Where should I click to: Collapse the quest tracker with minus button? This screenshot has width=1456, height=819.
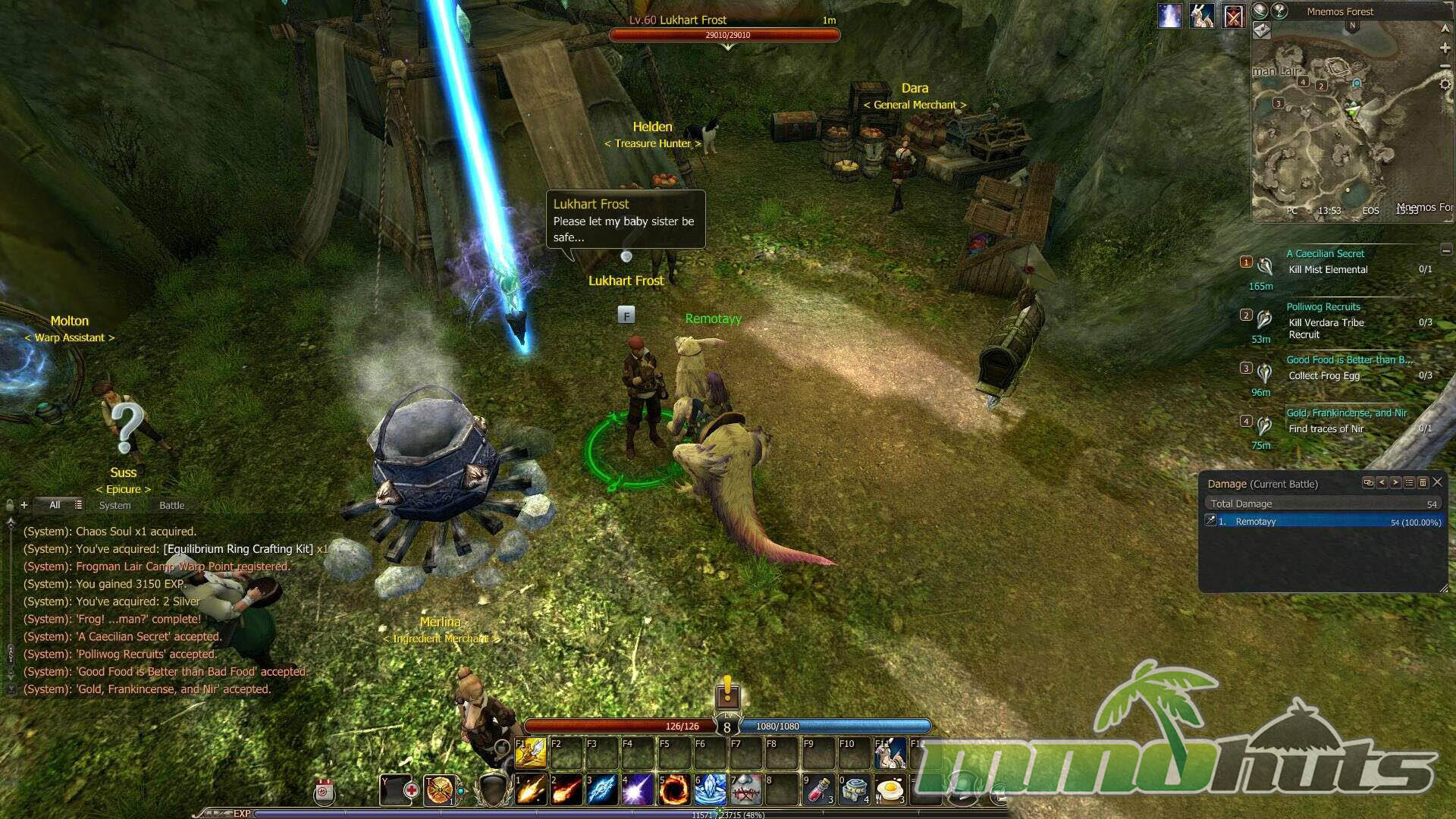[x=1446, y=250]
